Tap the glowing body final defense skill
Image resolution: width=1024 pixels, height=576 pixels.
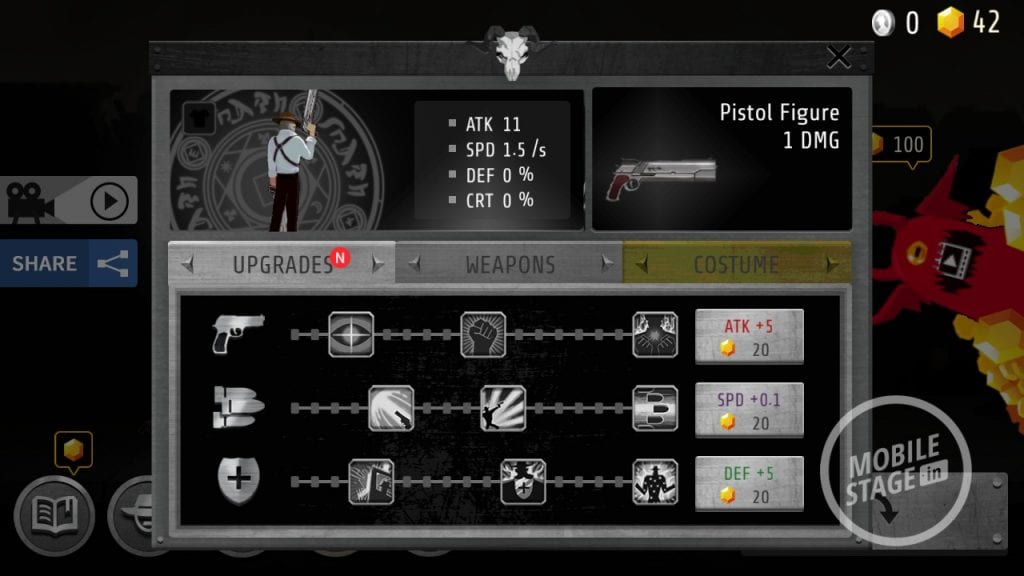tap(655, 482)
